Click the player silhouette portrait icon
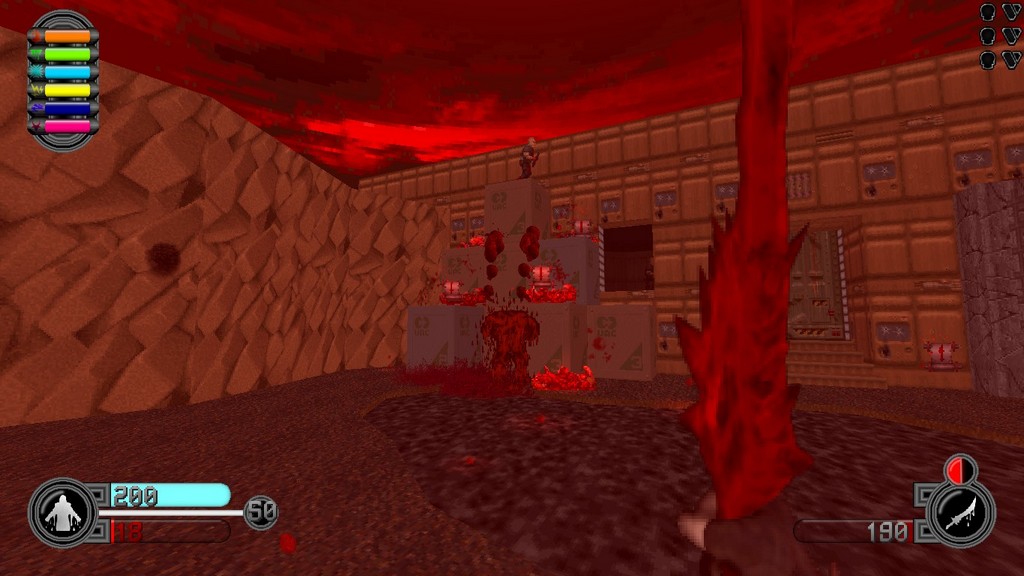 [62, 514]
